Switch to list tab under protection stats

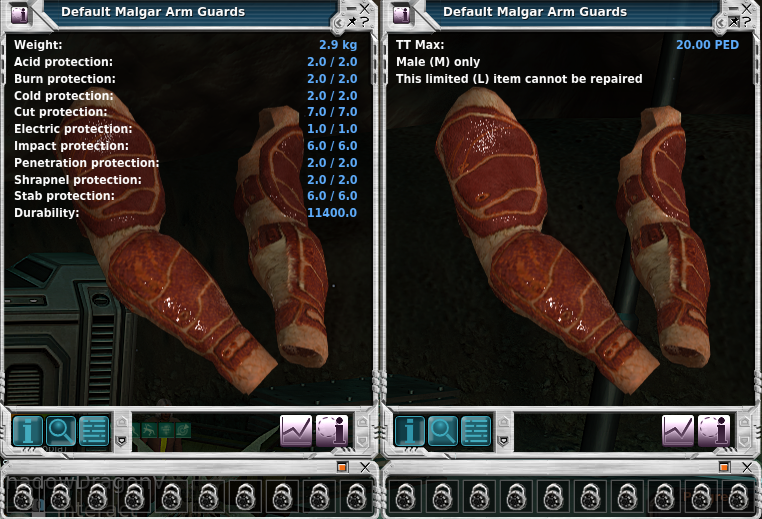[94, 431]
